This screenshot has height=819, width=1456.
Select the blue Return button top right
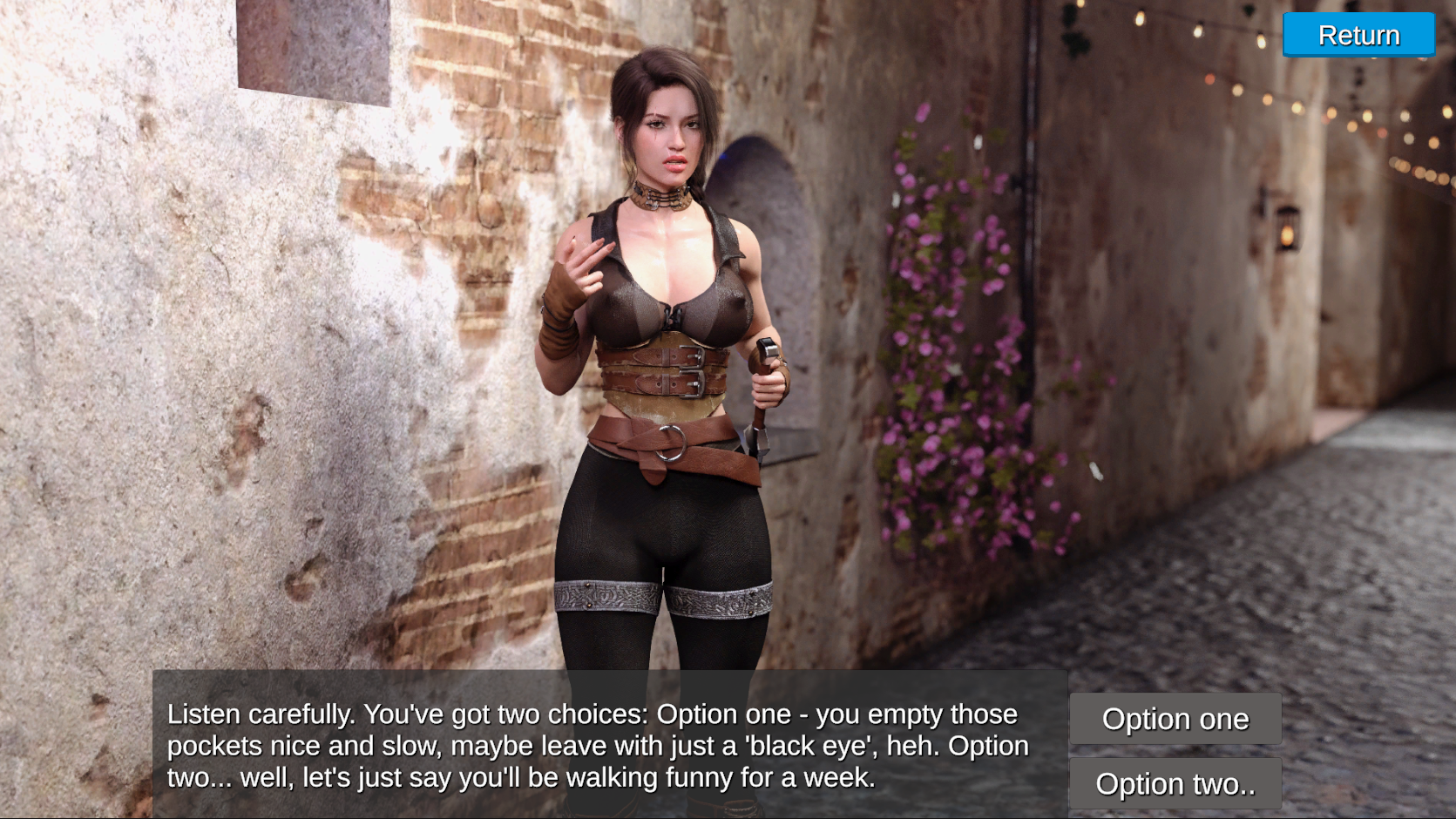(x=1358, y=34)
